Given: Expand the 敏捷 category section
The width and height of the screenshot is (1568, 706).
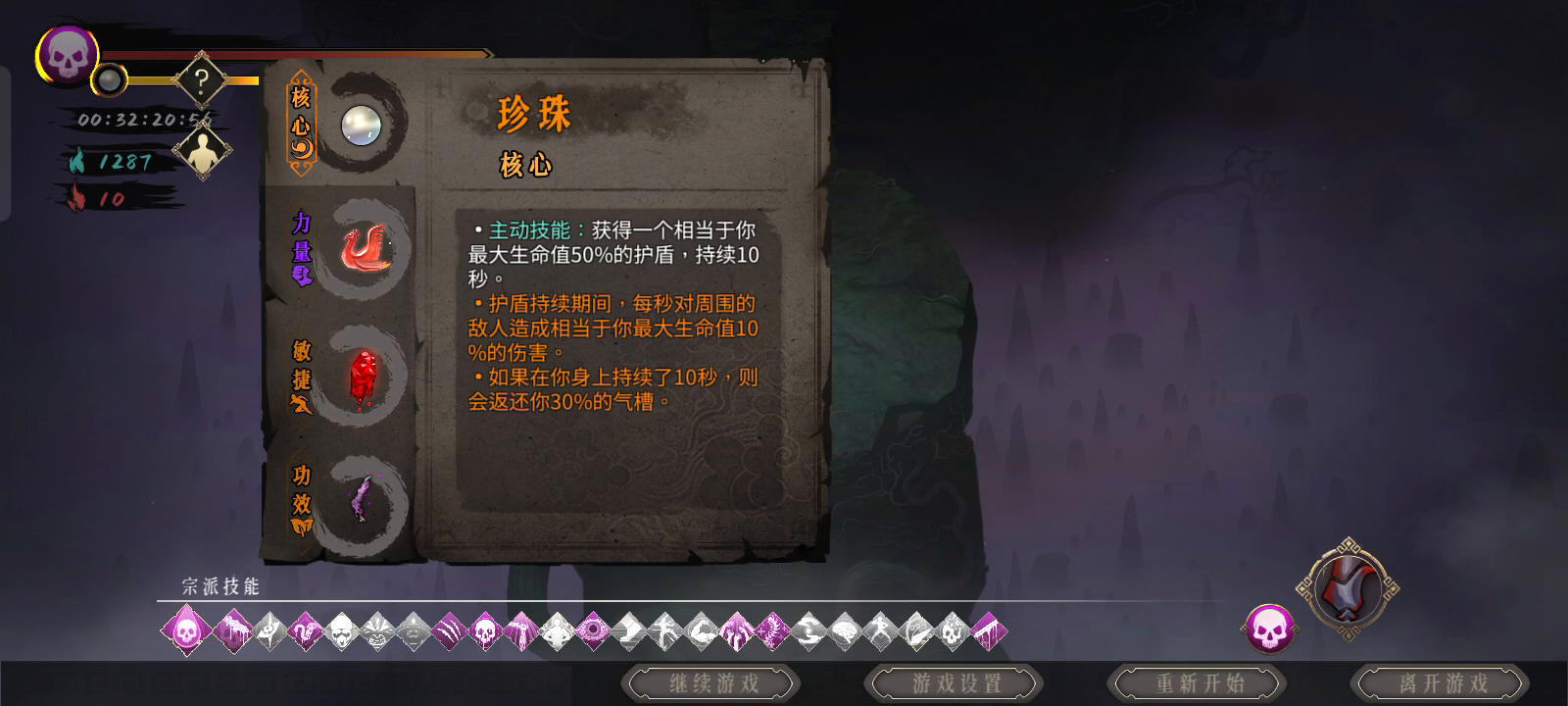Looking at the screenshot, I should point(300,378).
